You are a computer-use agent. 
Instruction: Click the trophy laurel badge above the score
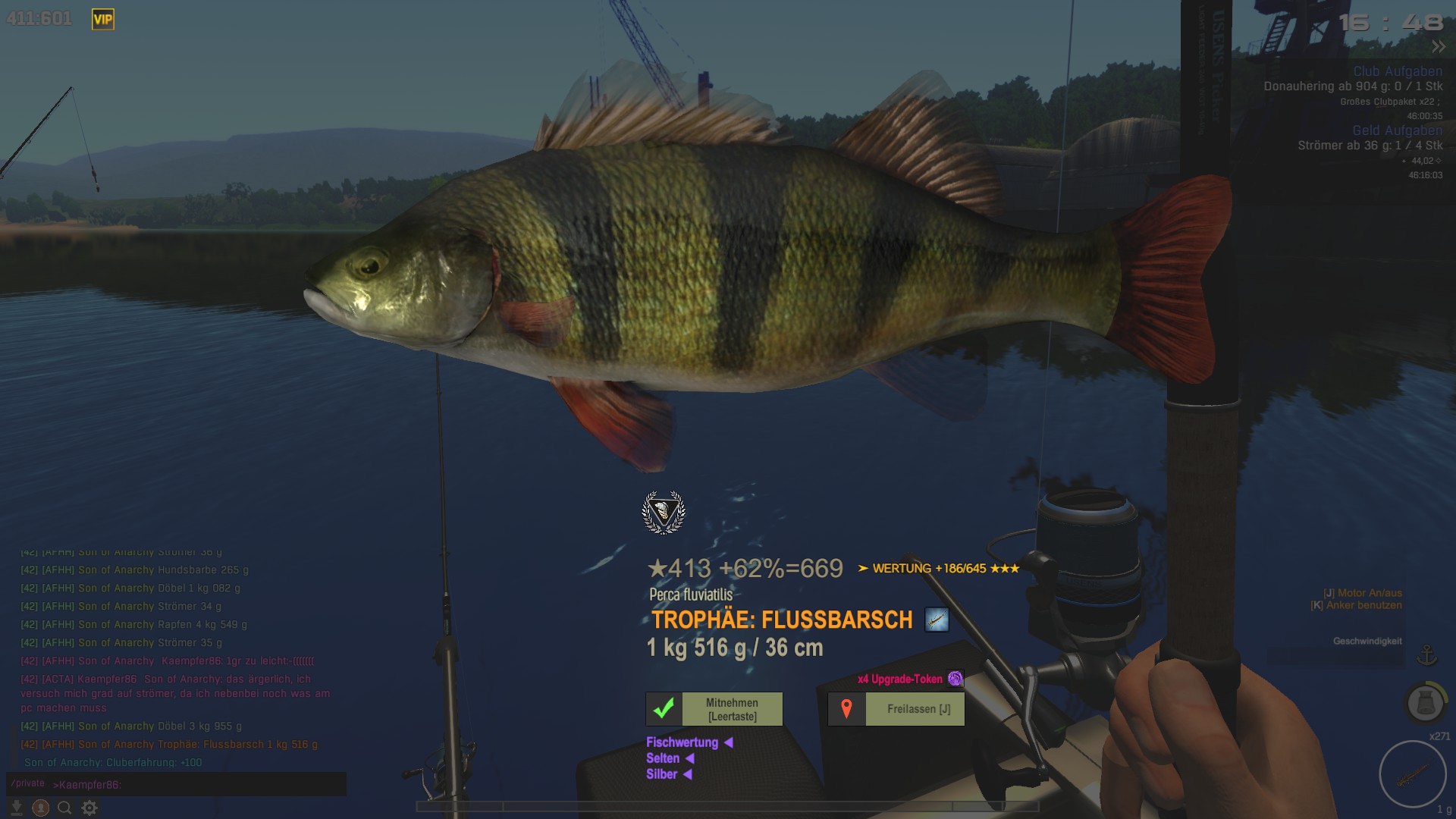[x=664, y=512]
